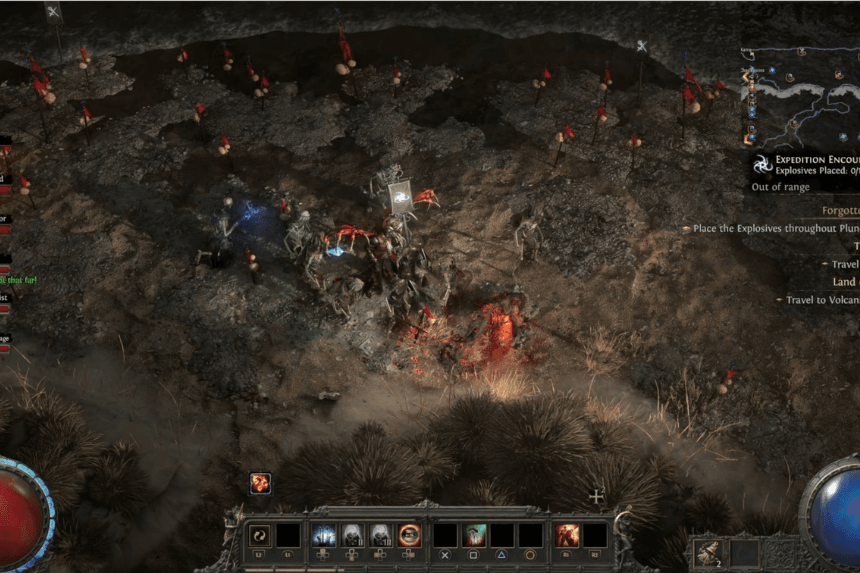Activate the white-haired figure skill on green
Viewport: 860px width, 573px height.
(475, 535)
